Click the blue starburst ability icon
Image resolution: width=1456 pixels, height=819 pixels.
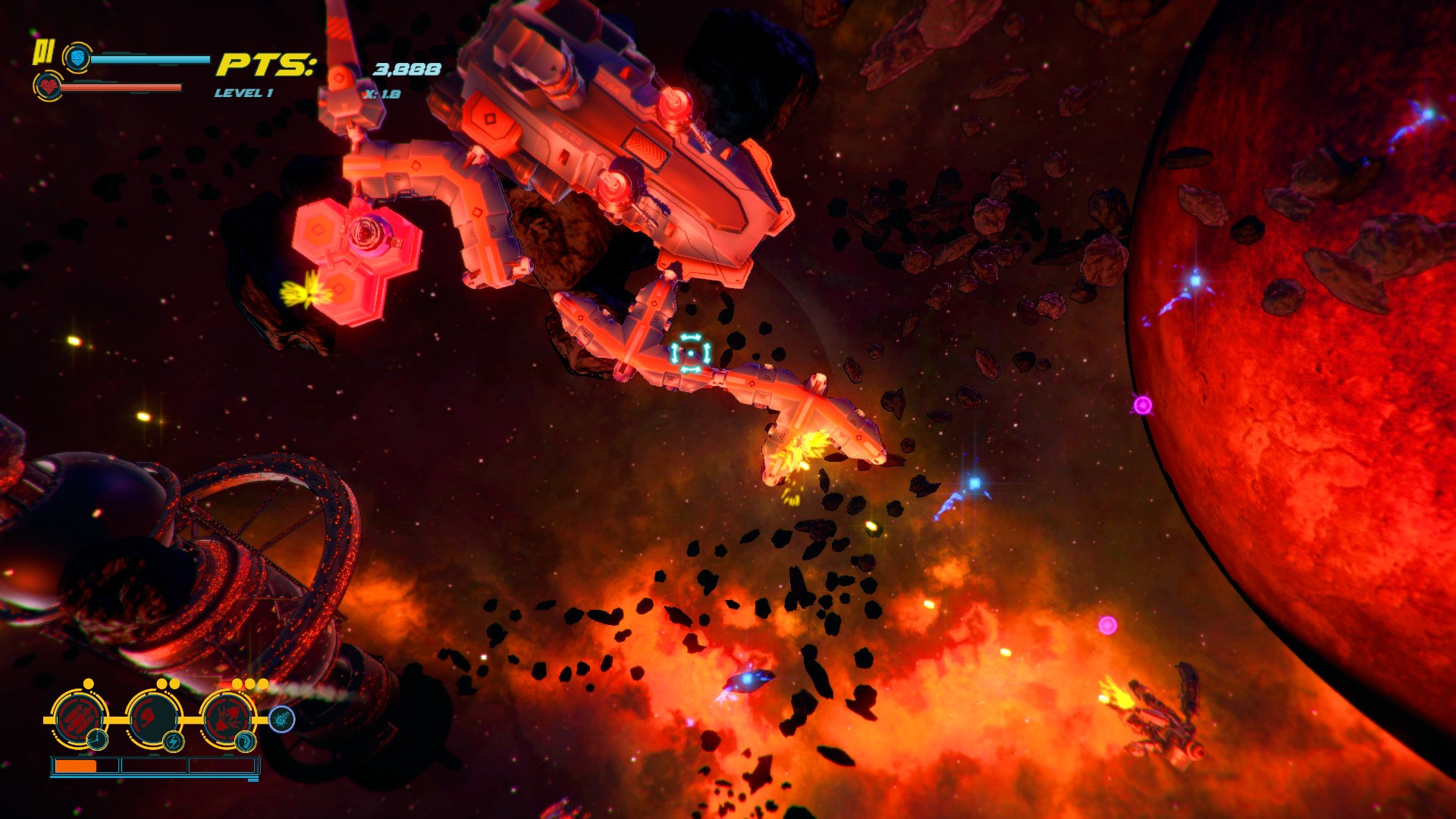pos(281,719)
